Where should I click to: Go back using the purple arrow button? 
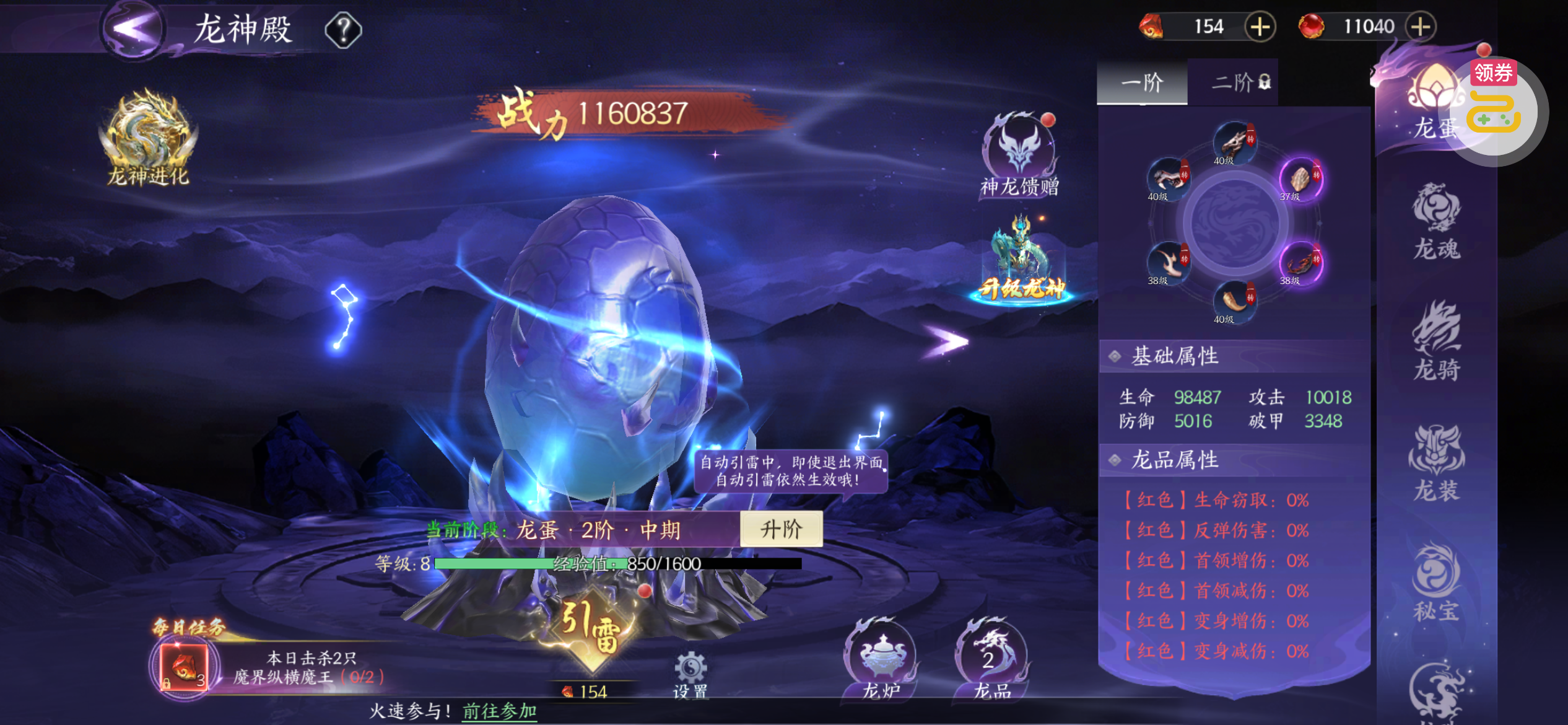tap(133, 29)
